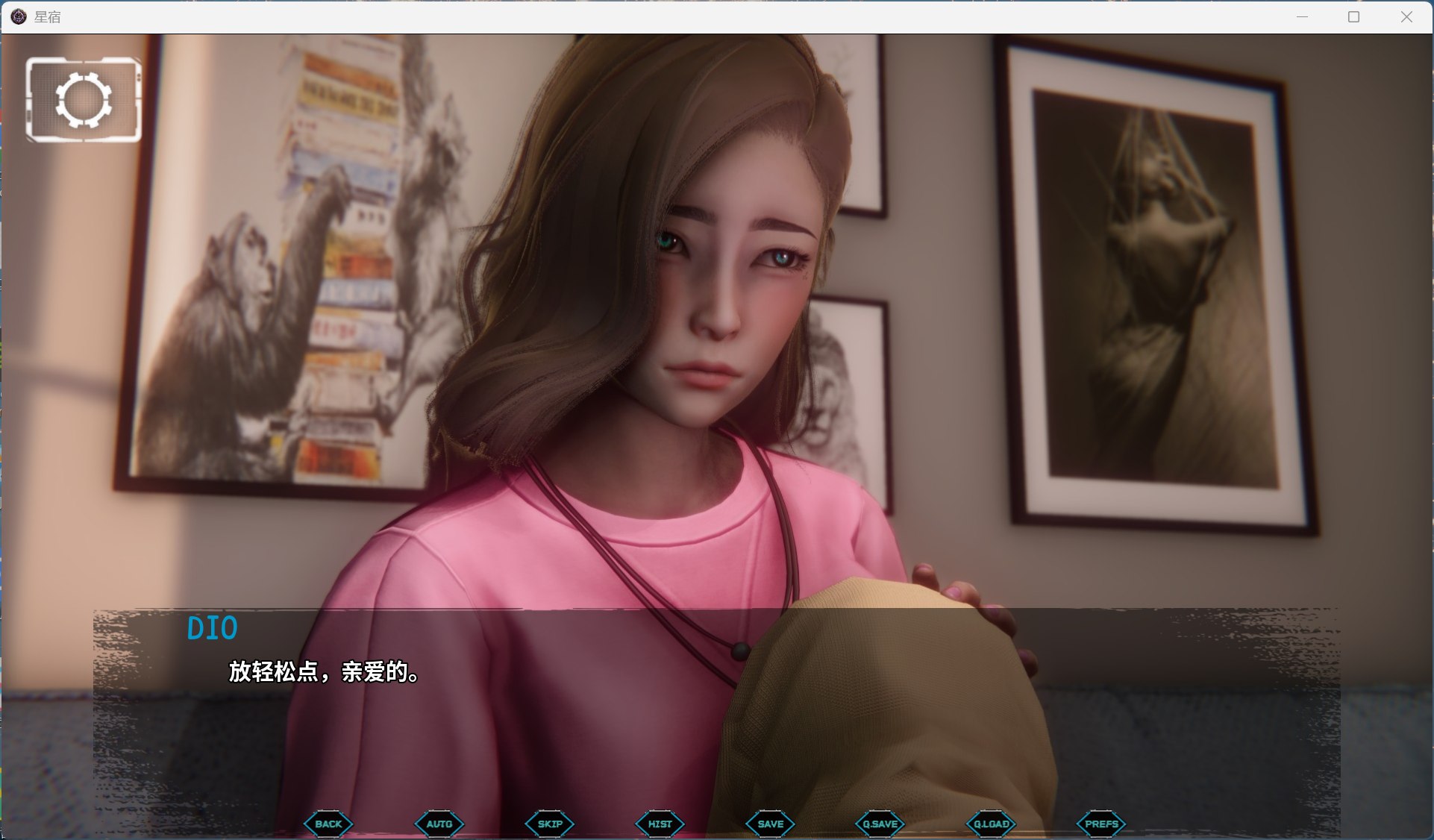This screenshot has height=840, width=1434.
Task: Open the HIST dialogue history log
Action: click(660, 824)
